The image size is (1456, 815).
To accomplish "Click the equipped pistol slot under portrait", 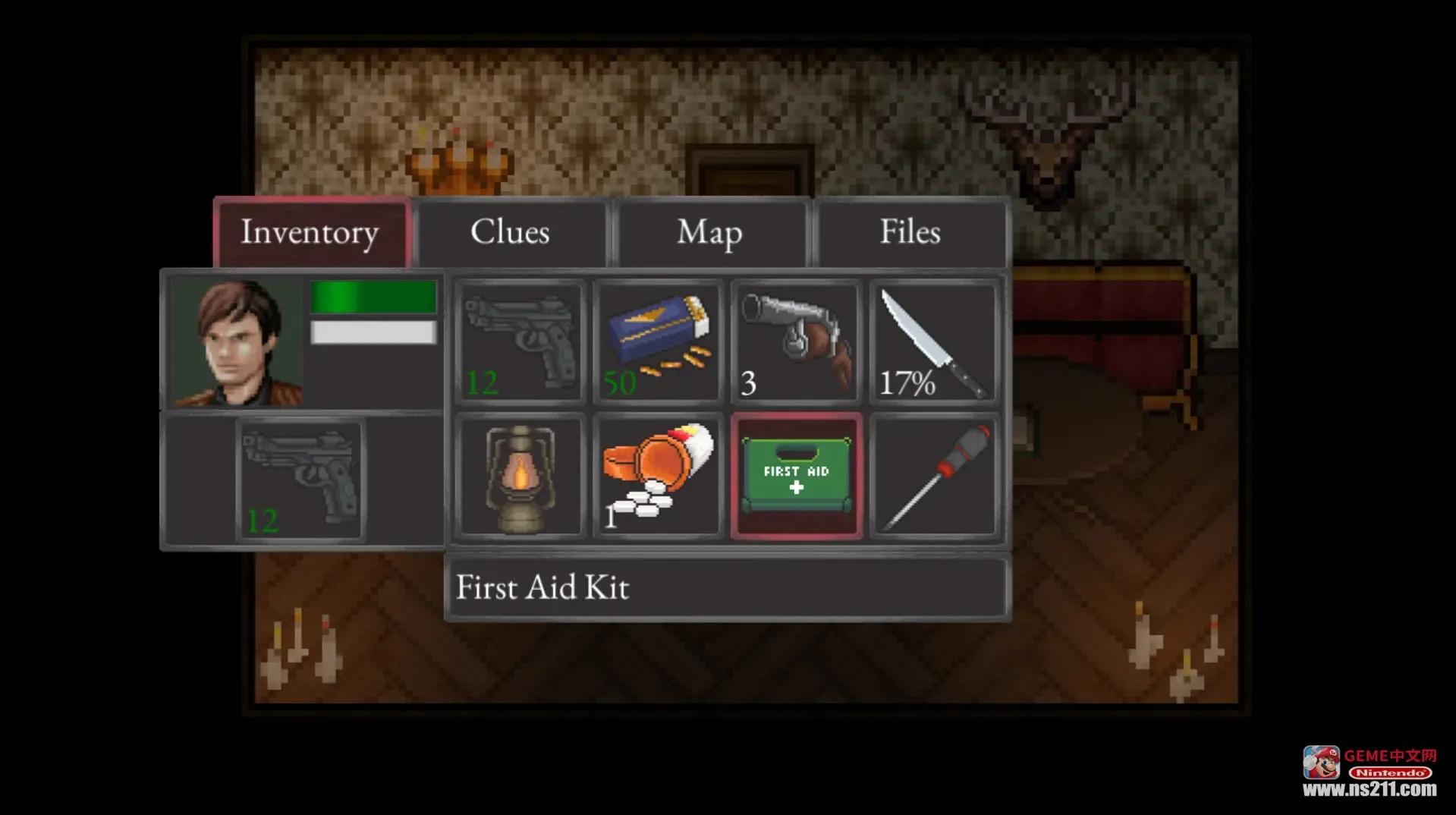I will pyautogui.click(x=301, y=480).
